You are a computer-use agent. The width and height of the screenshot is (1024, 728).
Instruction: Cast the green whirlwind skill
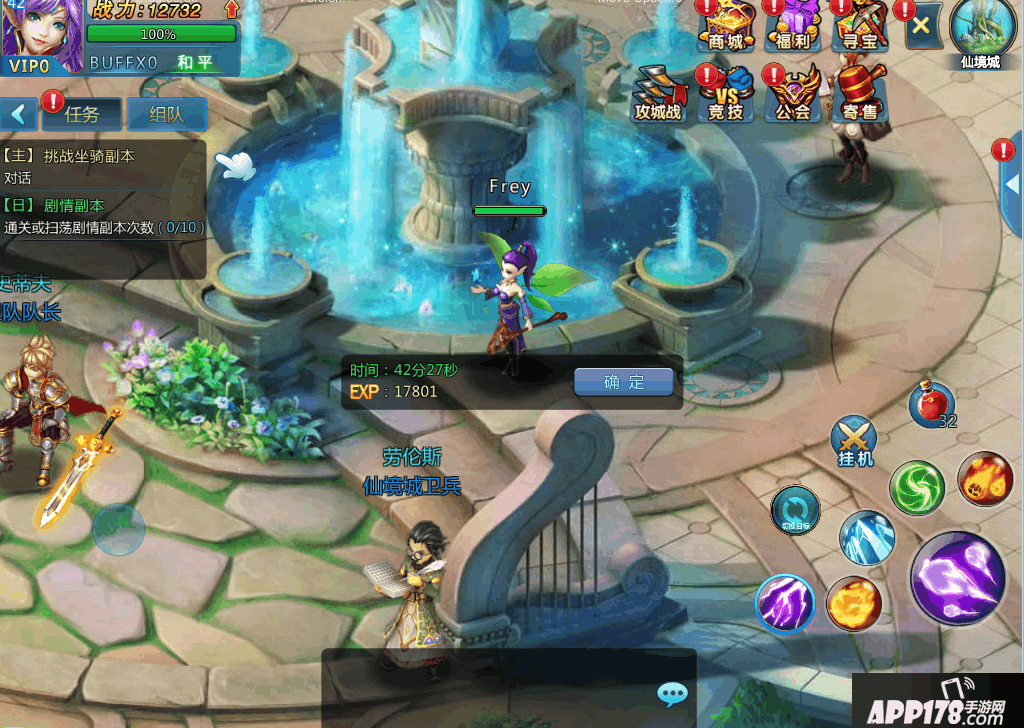(916, 487)
